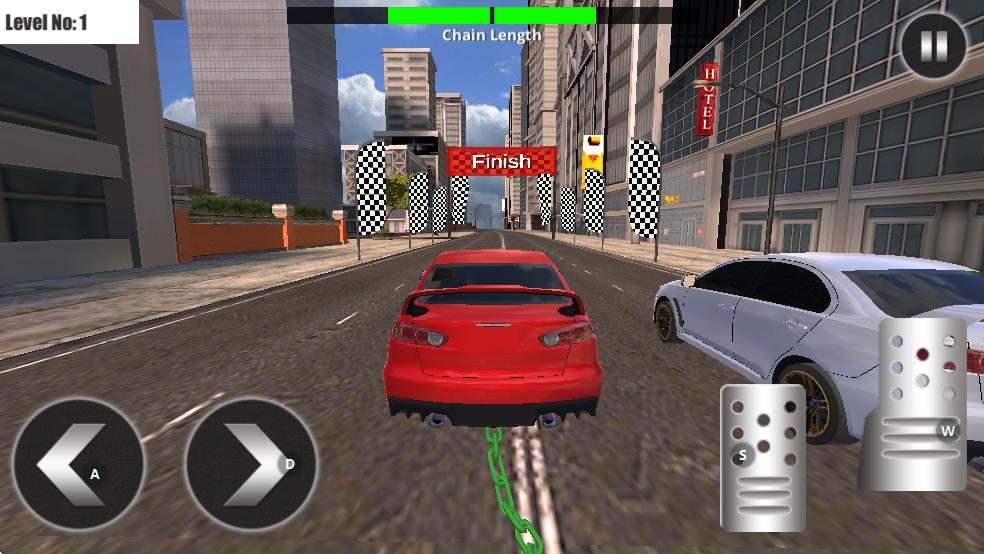This screenshot has height=554, width=984.
Task: Tap the brake pedal marked S
Action: (763, 457)
